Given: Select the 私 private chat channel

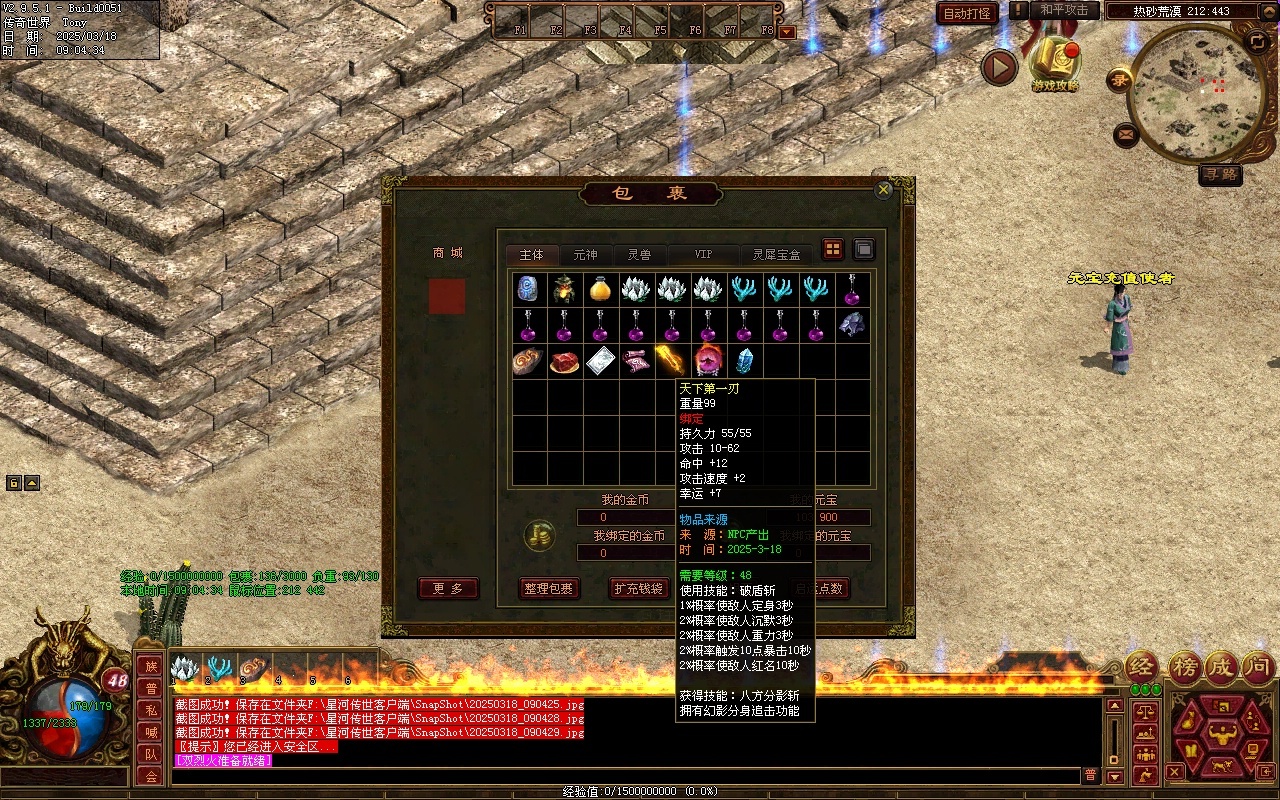Looking at the screenshot, I should tap(150, 710).
